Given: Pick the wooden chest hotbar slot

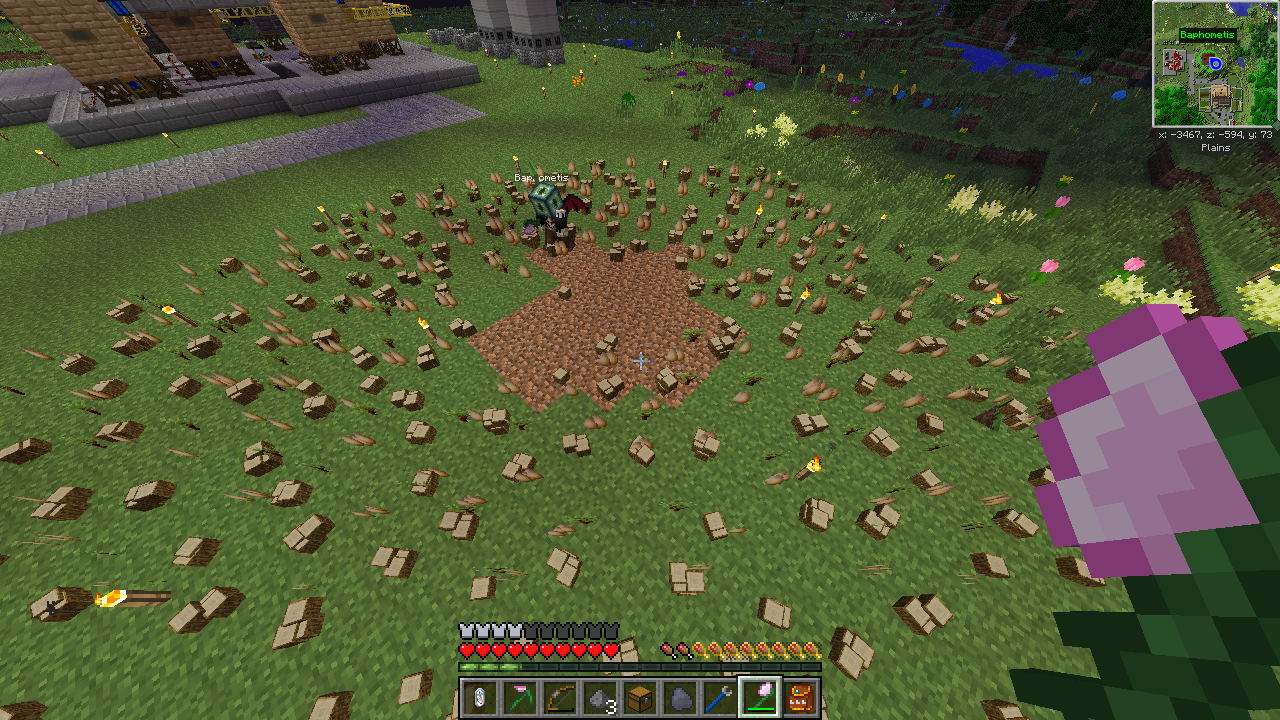Looking at the screenshot, I should click(x=640, y=698).
